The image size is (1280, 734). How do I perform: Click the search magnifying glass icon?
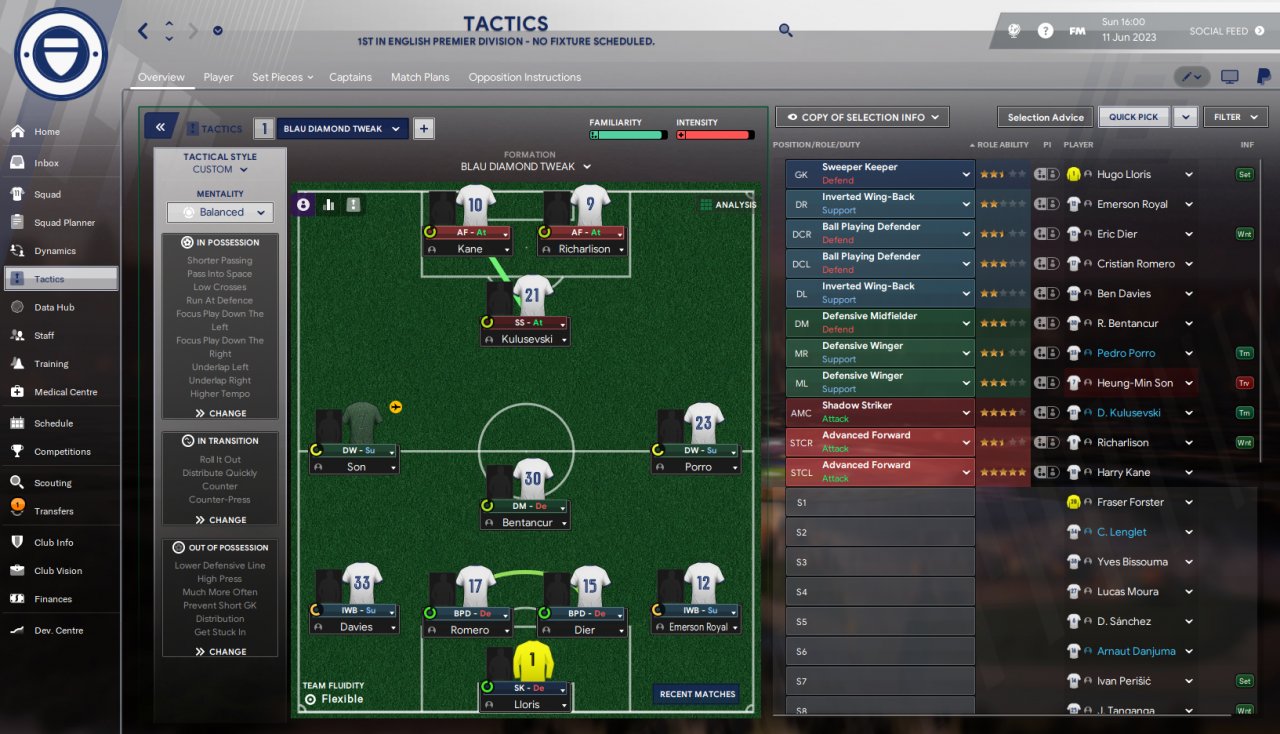[786, 31]
